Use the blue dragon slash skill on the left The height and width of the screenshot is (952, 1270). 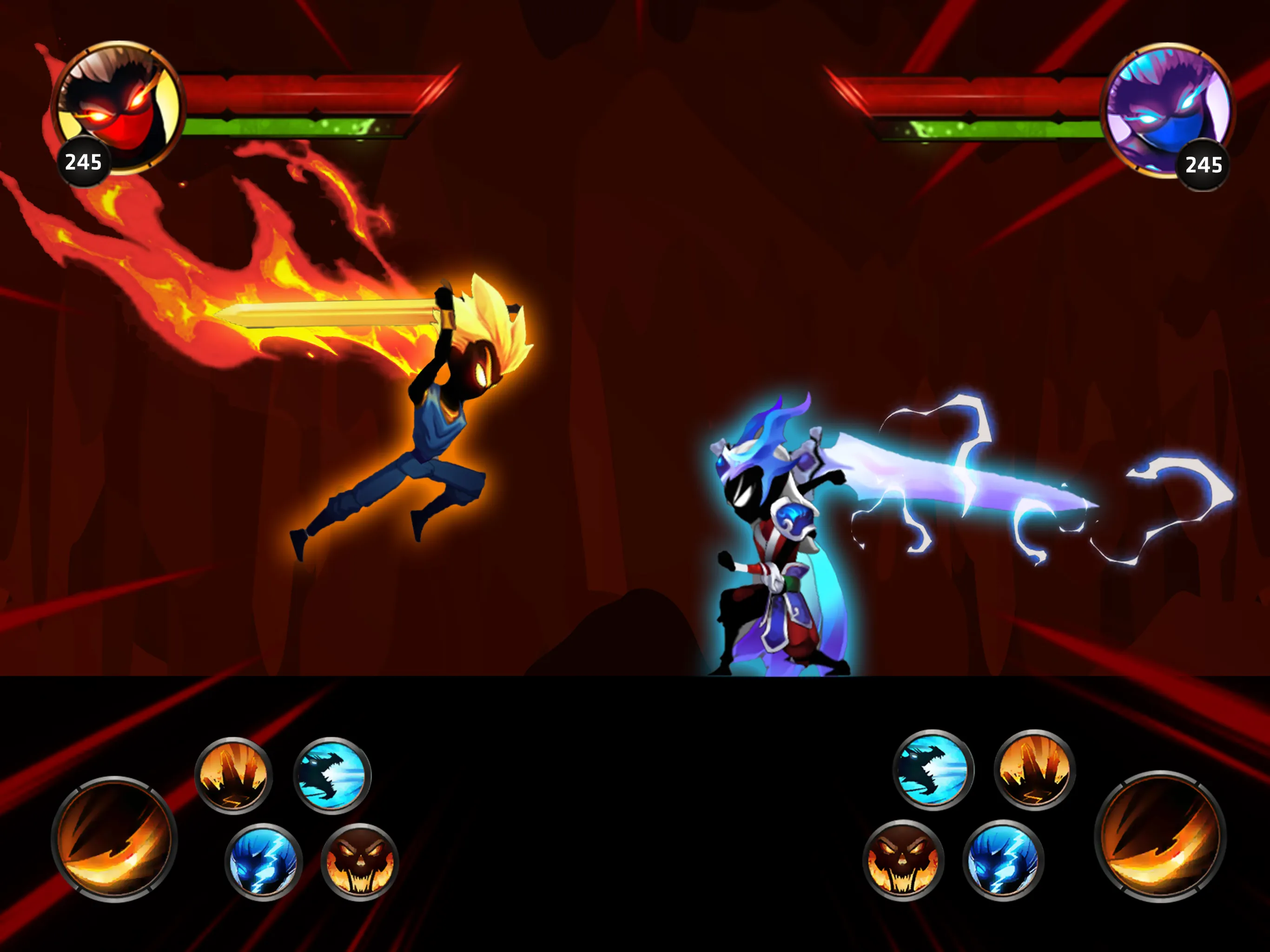[333, 776]
